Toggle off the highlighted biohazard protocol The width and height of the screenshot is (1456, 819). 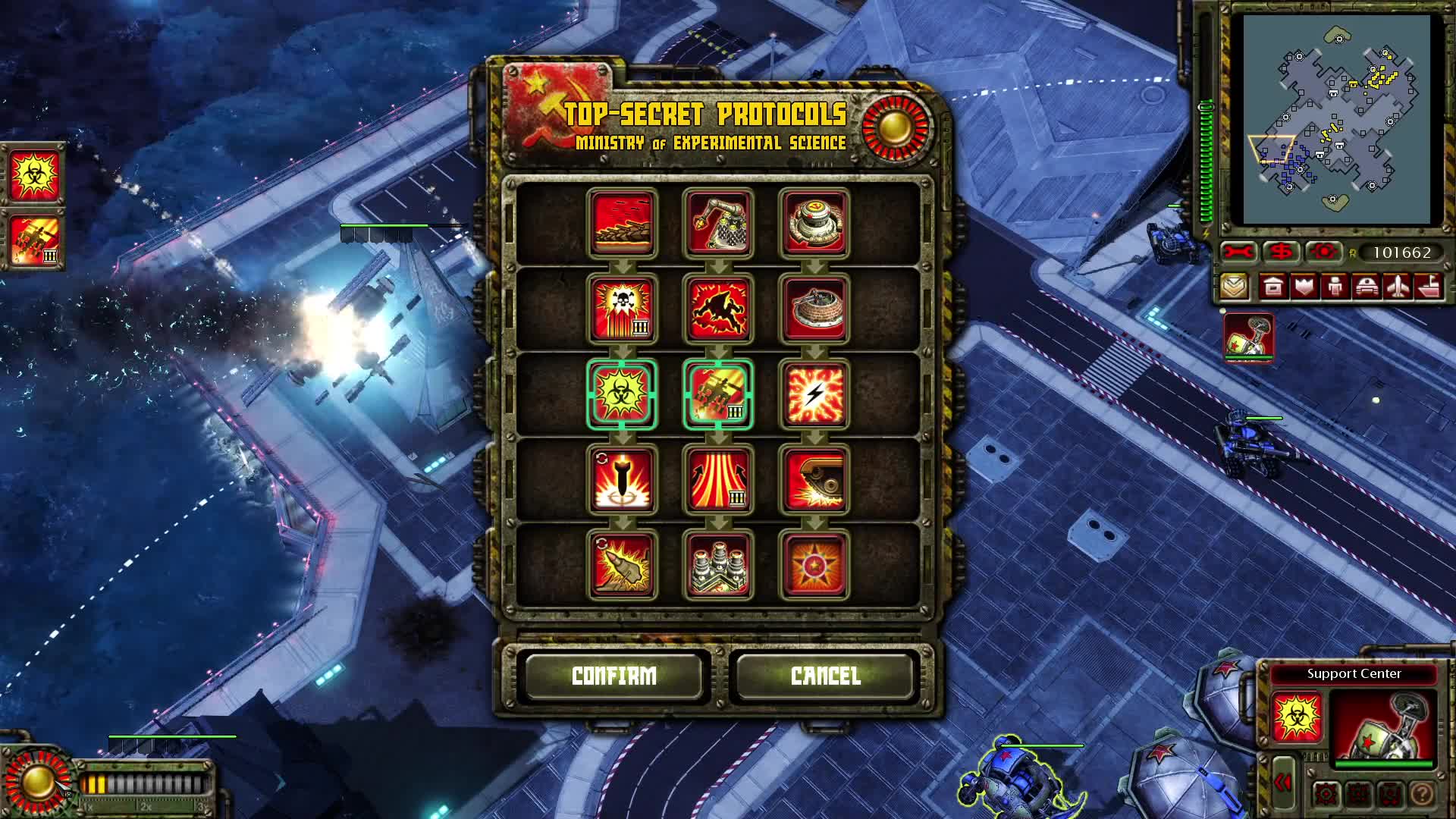tap(622, 394)
